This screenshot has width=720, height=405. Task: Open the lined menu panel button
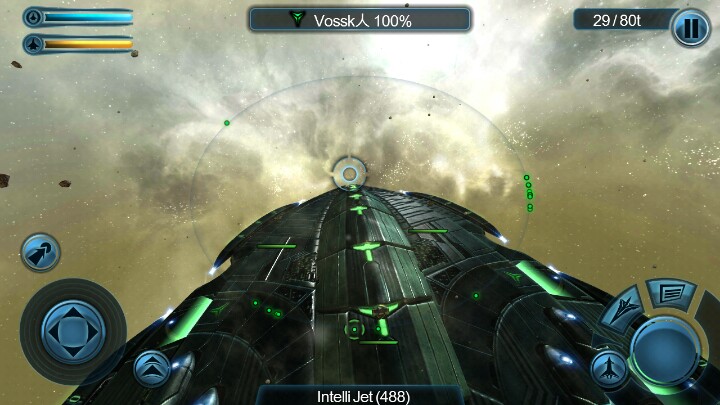click(671, 293)
